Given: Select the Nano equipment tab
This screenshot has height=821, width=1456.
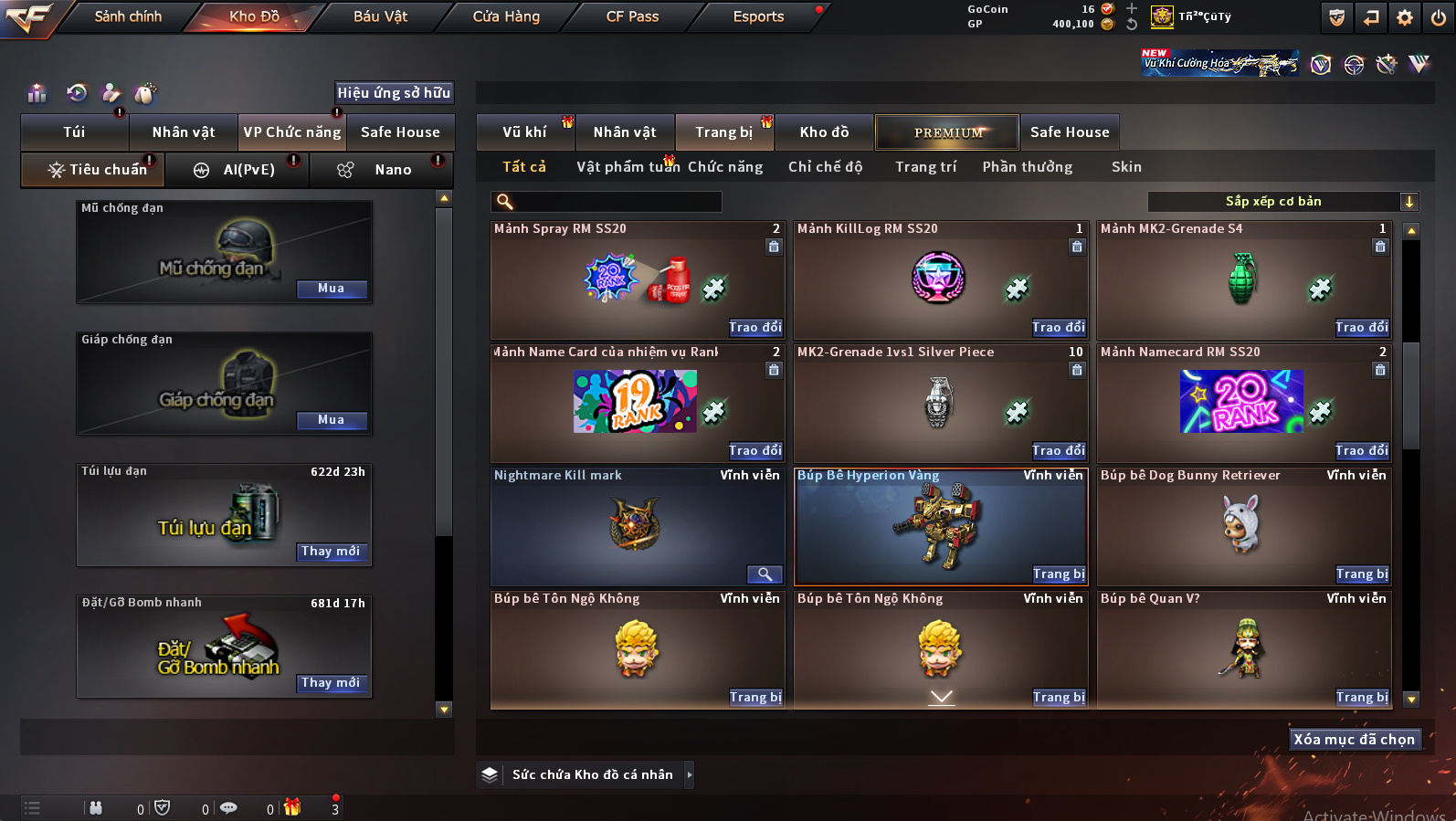Looking at the screenshot, I should [x=392, y=170].
